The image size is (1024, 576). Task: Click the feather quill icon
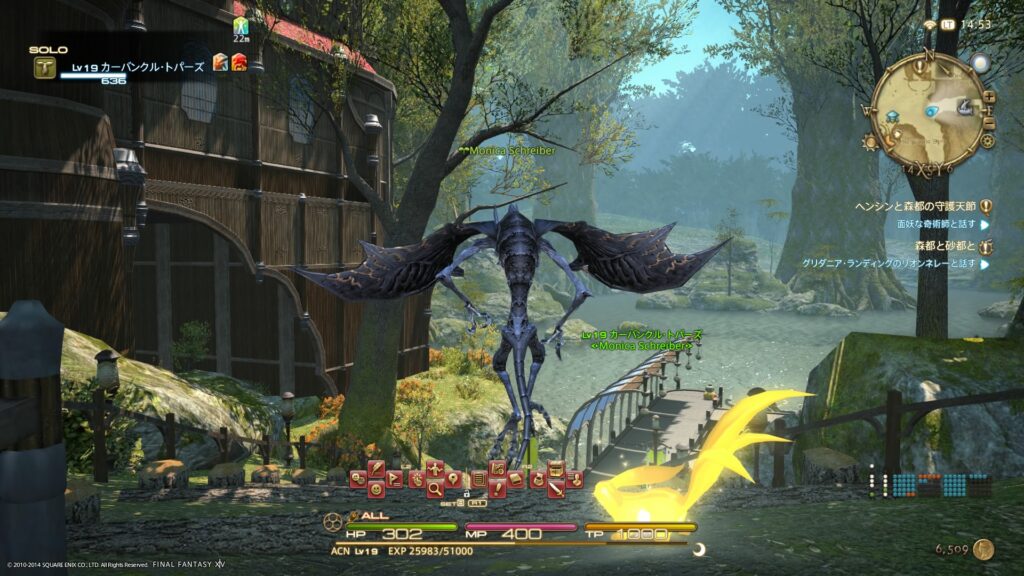[376, 469]
